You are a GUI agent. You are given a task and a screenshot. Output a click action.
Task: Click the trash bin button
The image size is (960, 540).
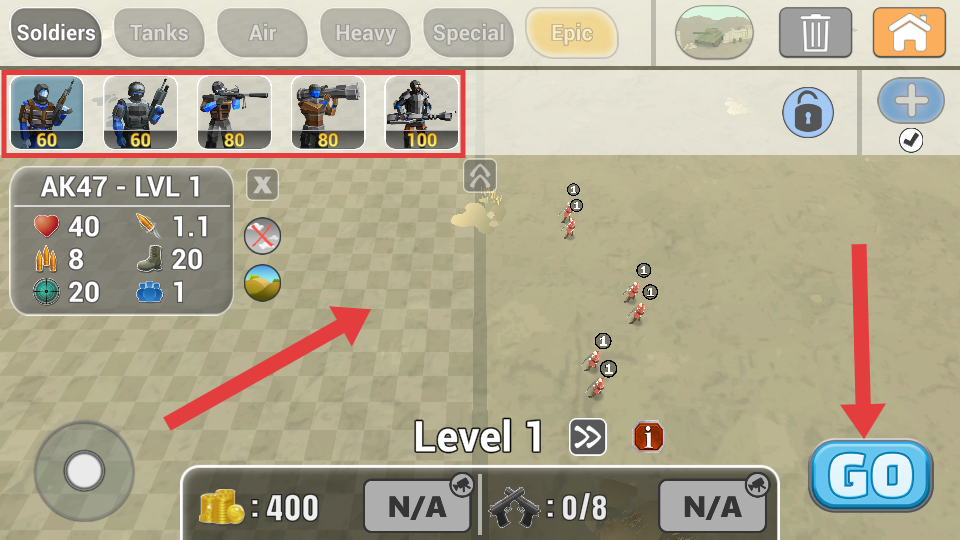click(x=815, y=32)
